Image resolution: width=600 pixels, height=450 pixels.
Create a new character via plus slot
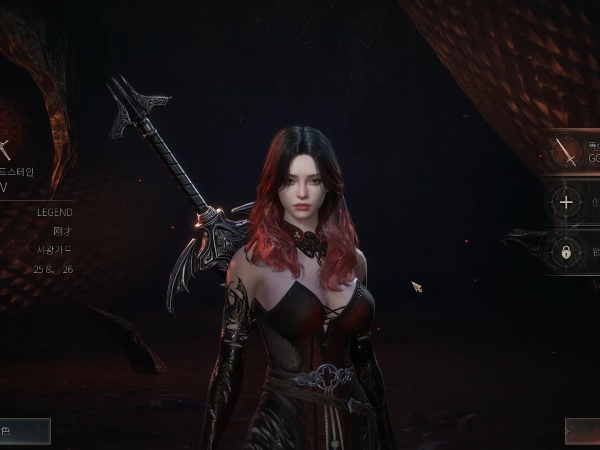567,202
